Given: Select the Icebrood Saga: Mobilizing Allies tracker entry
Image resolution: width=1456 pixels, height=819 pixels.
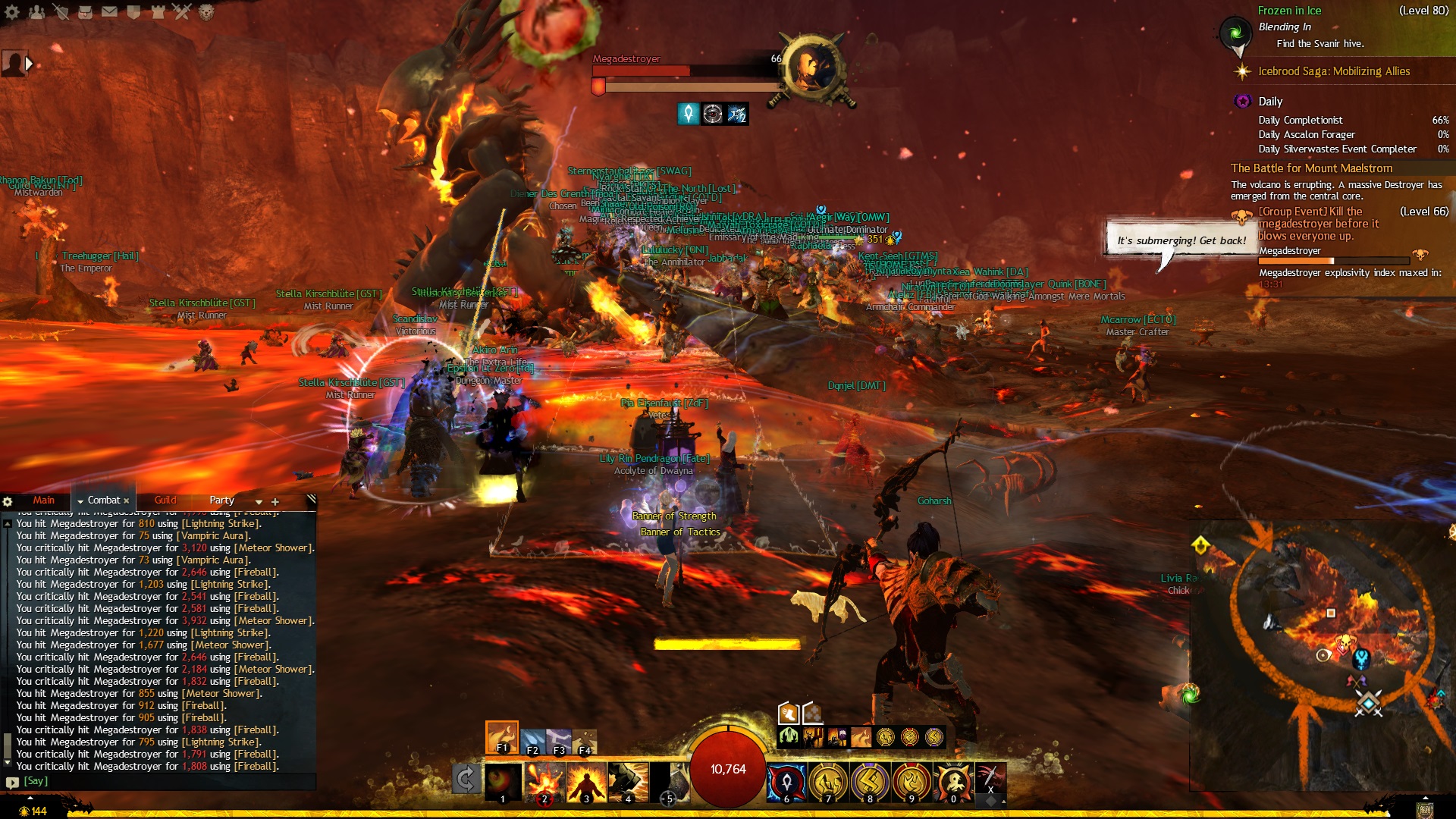Looking at the screenshot, I should [x=1333, y=71].
